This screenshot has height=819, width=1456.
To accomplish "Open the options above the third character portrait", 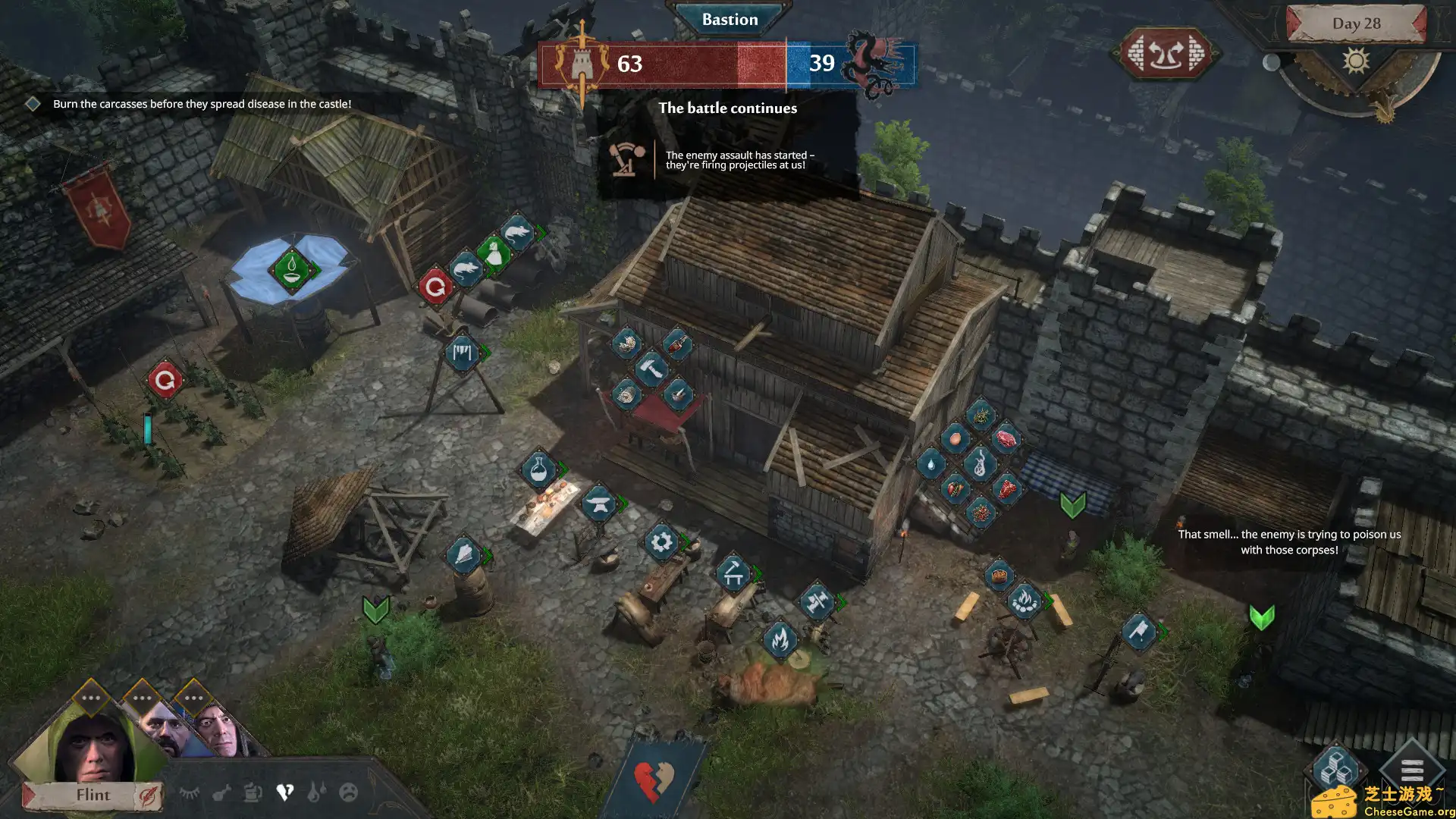I will click(x=194, y=698).
